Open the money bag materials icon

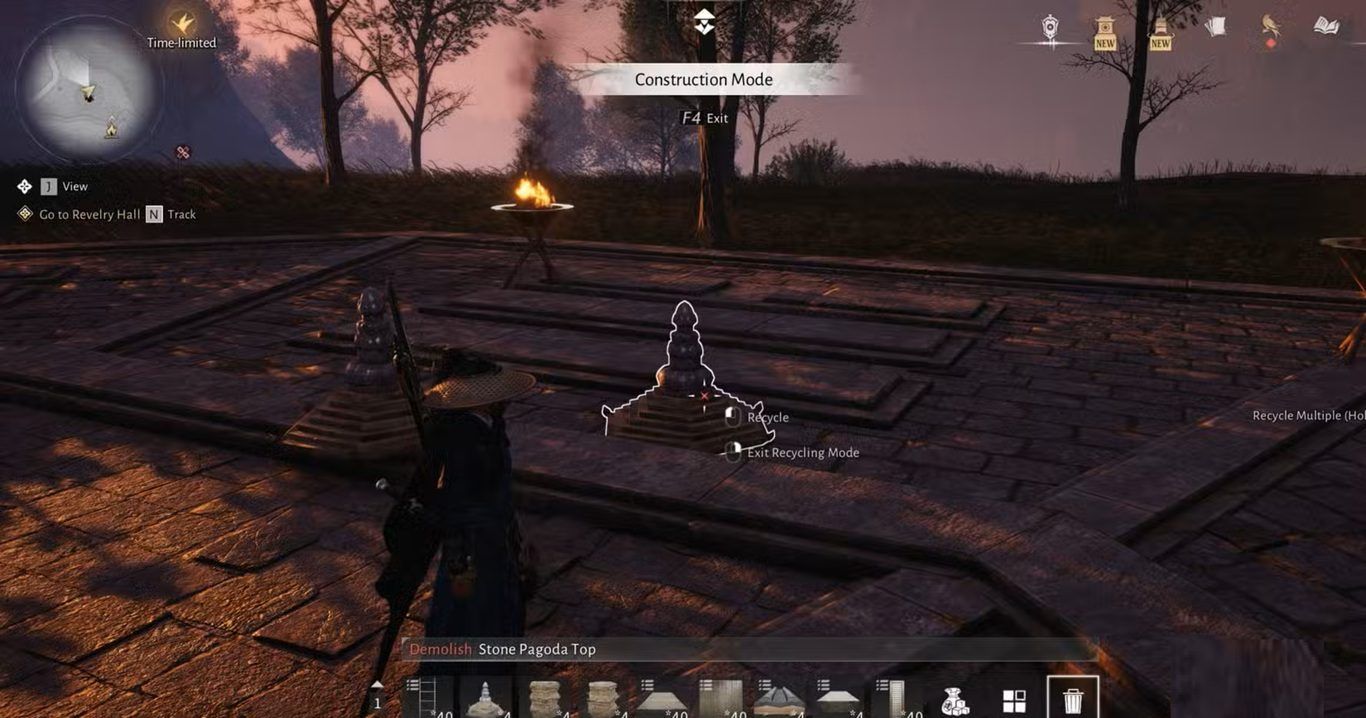tap(955, 700)
